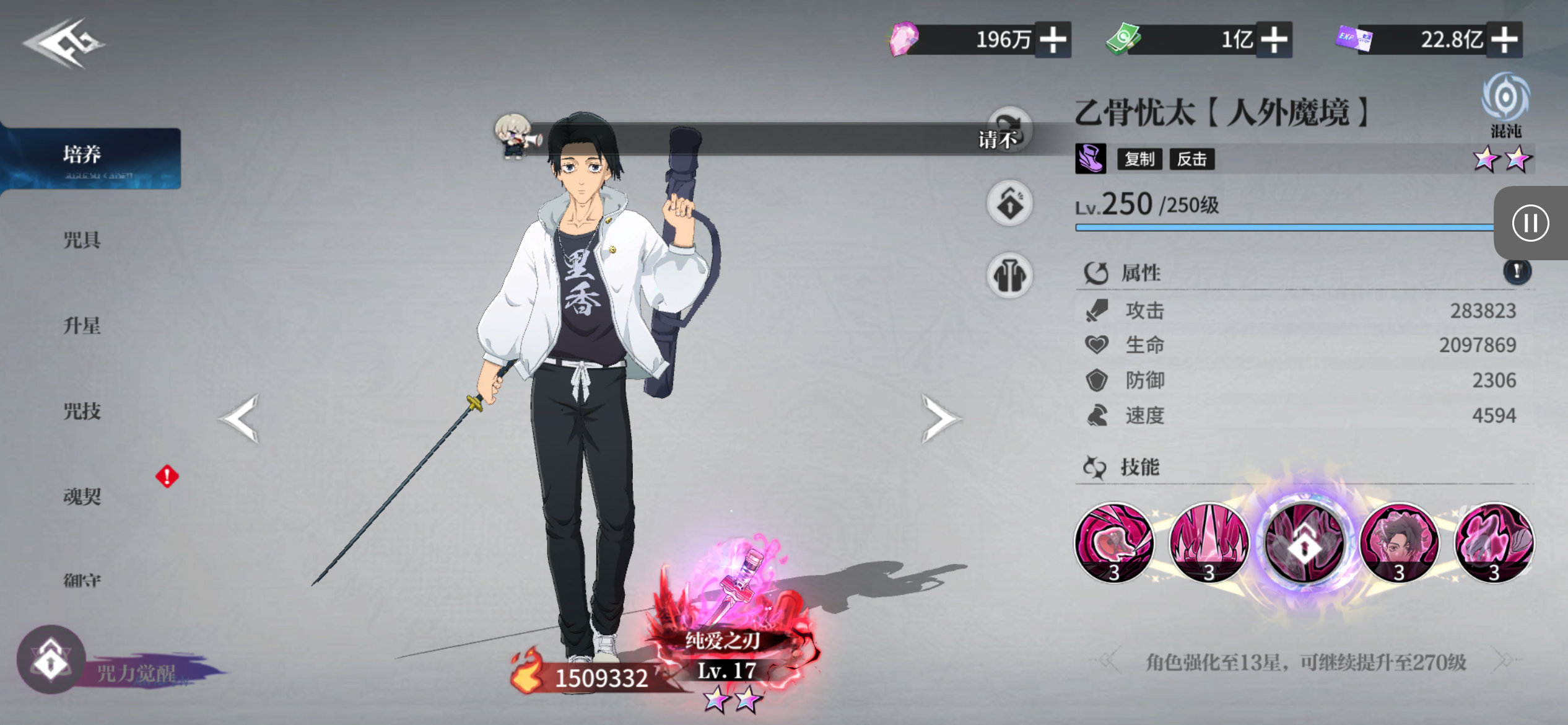
Task: View the 混沌 element icon
Action: (x=1505, y=99)
